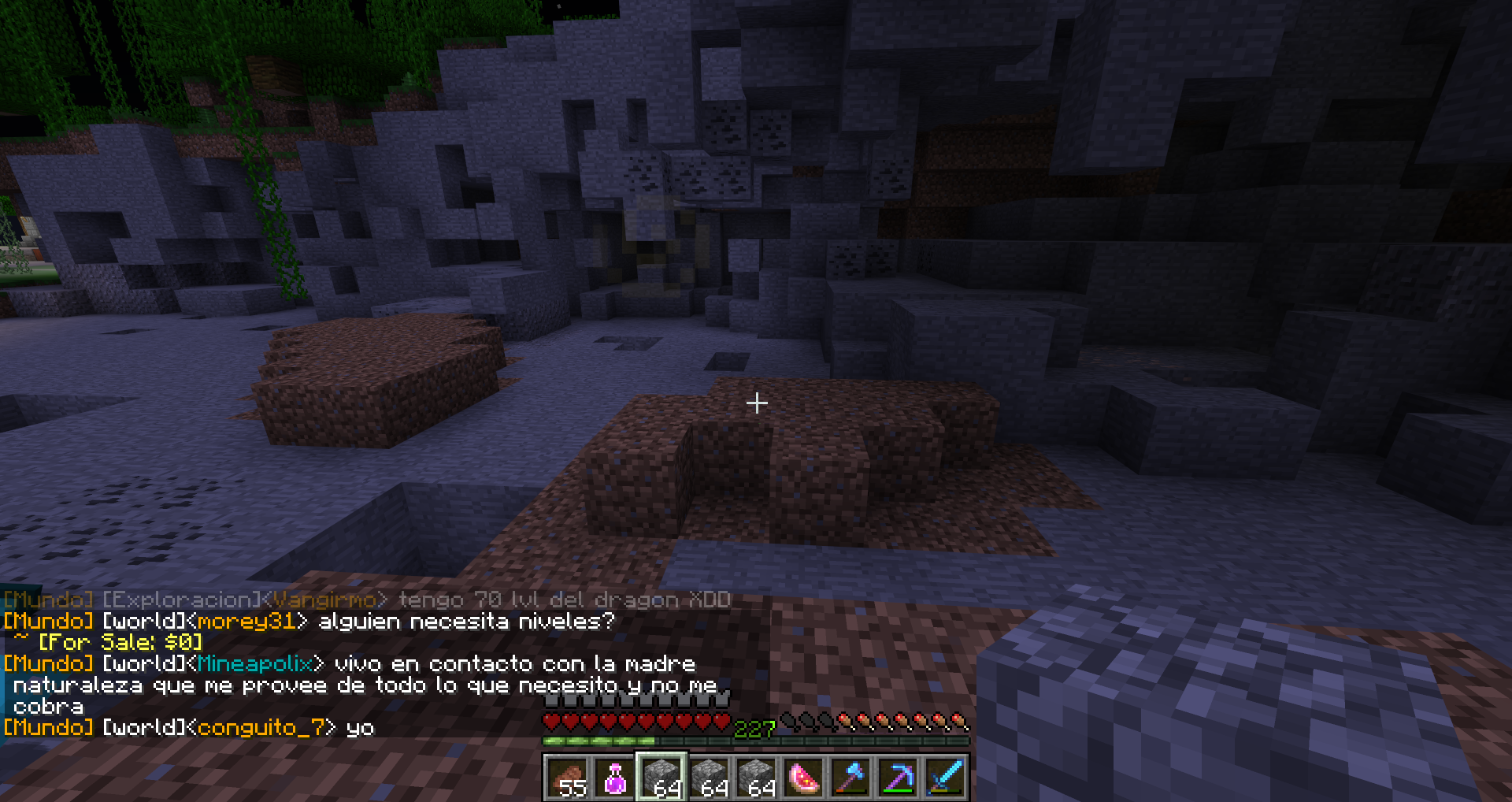Image resolution: width=1512 pixels, height=802 pixels.
Task: Click player name conguito_7 in chat
Action: click(x=261, y=727)
